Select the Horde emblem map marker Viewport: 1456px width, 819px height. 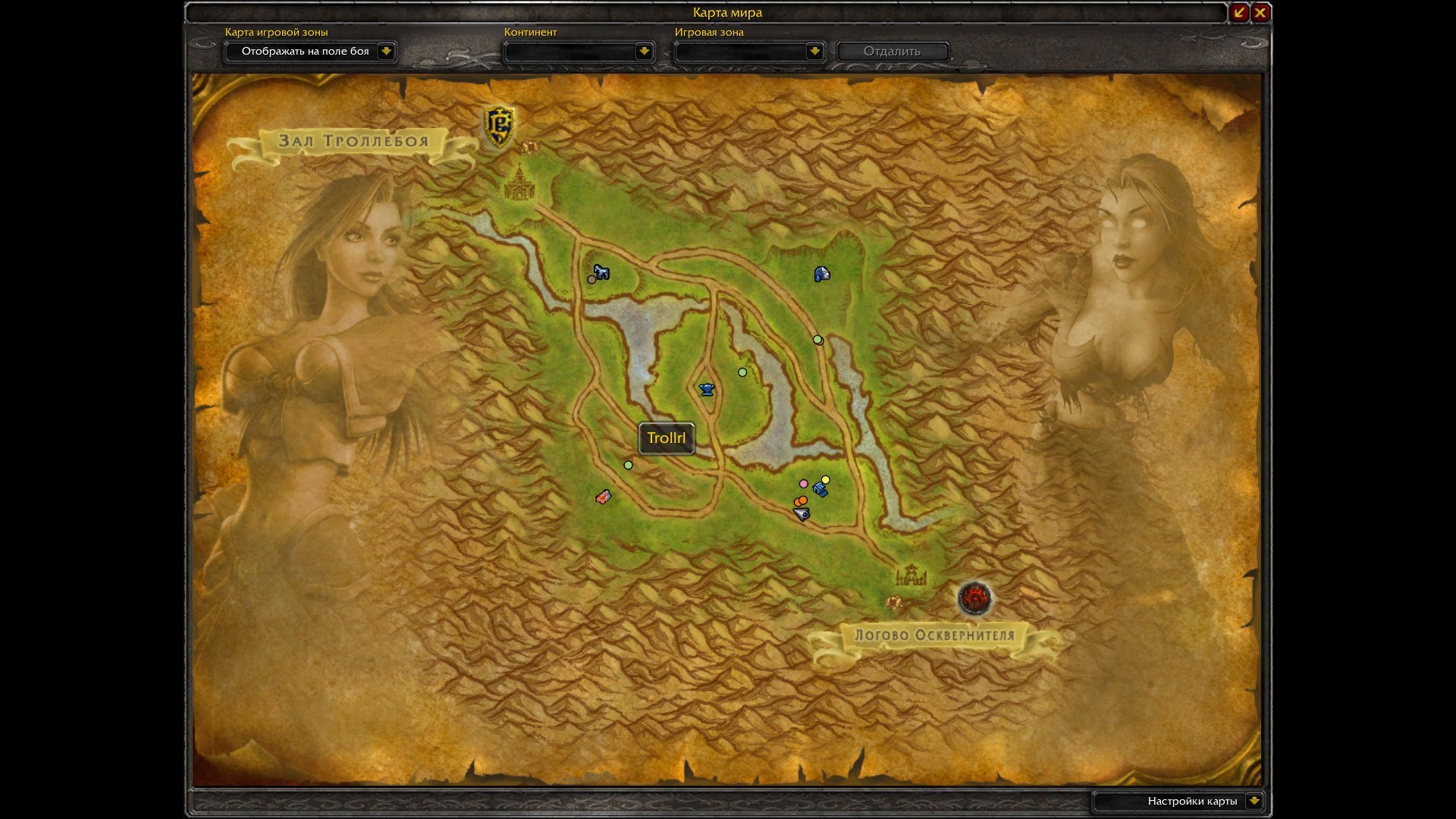pos(974,598)
